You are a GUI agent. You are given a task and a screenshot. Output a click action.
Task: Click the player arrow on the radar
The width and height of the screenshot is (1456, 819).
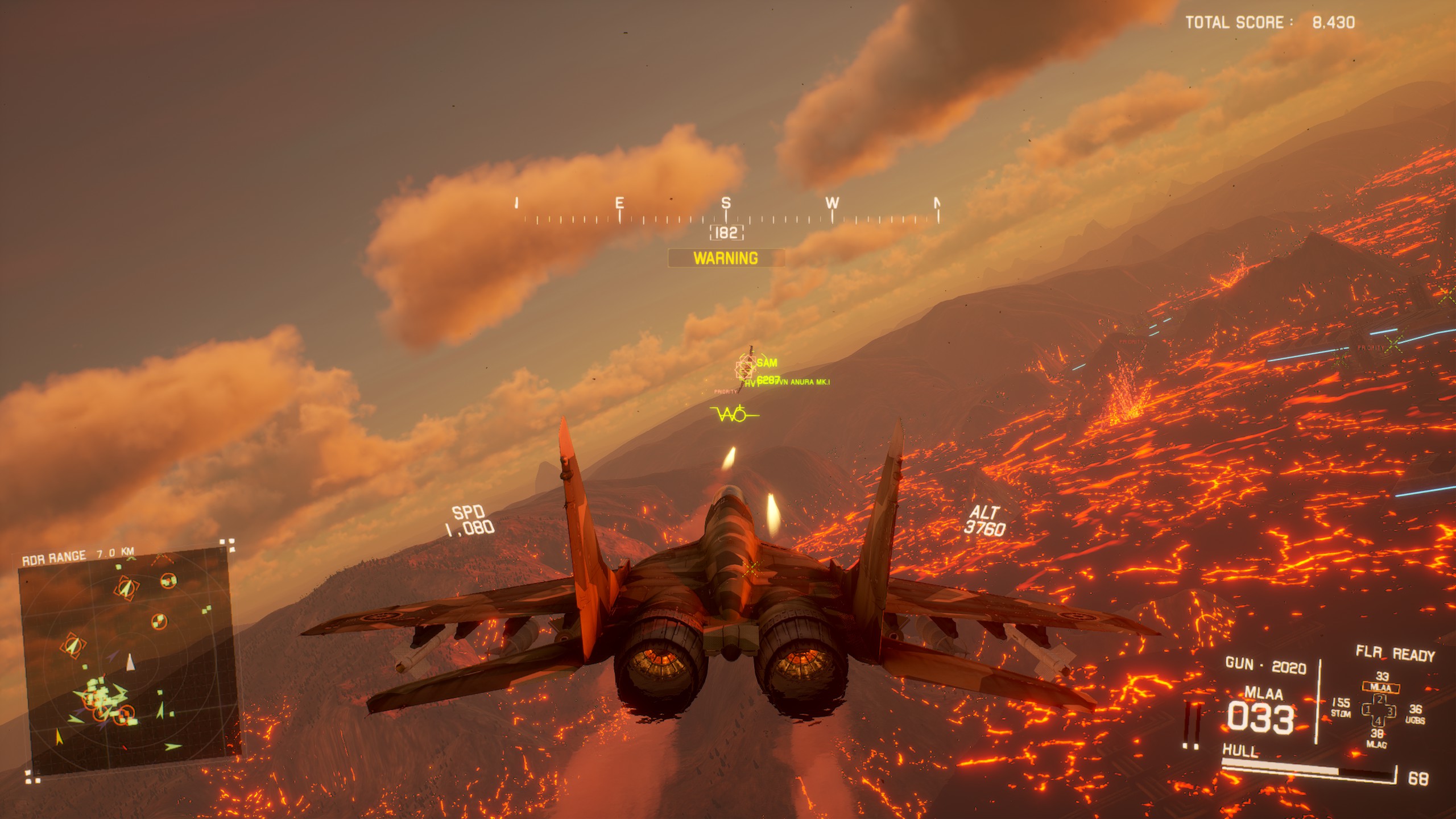coord(131,662)
